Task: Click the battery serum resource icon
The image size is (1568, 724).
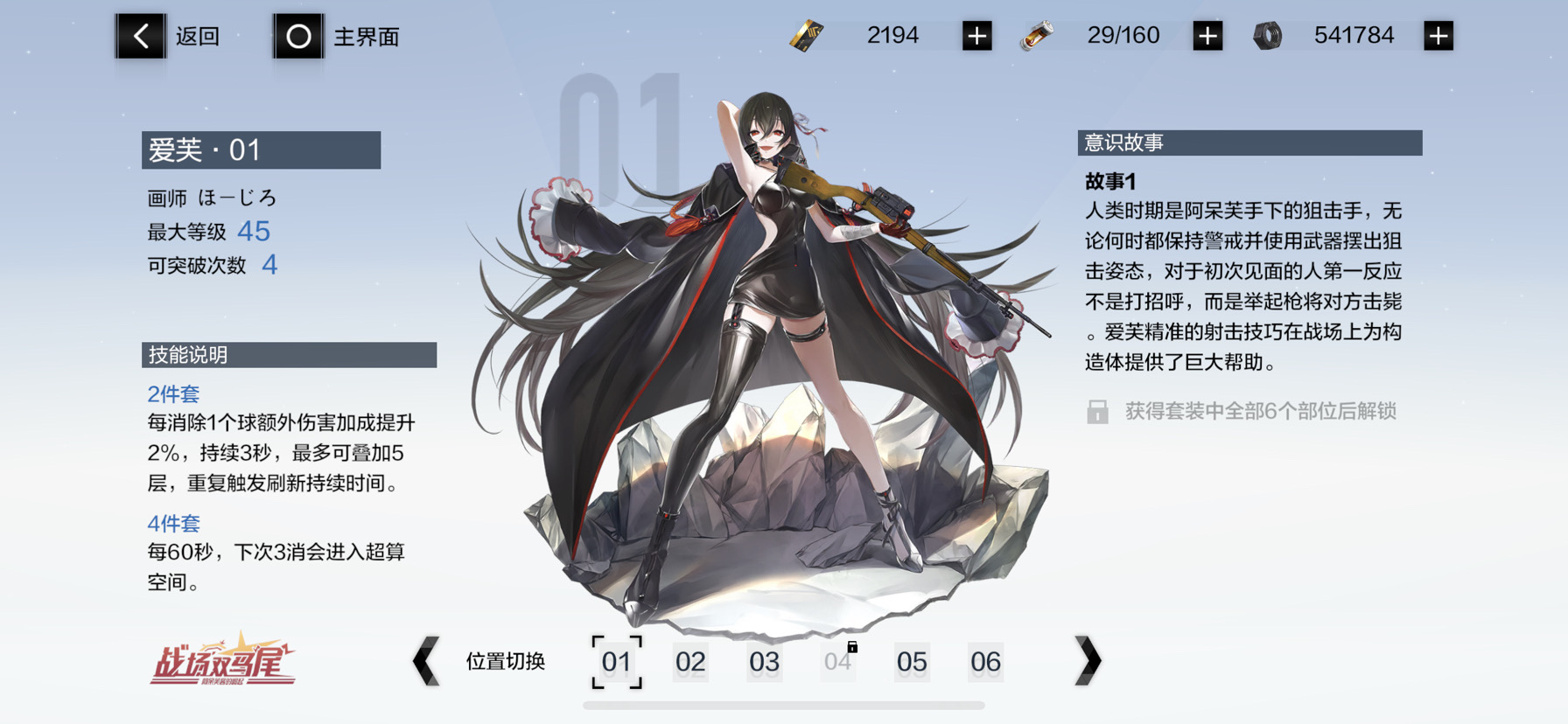Action: [1037, 35]
